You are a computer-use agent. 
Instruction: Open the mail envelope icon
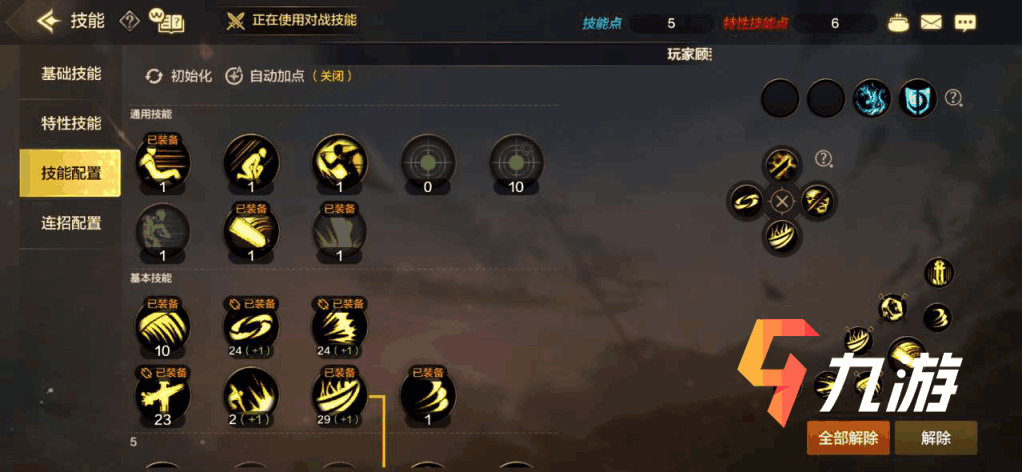[931, 22]
